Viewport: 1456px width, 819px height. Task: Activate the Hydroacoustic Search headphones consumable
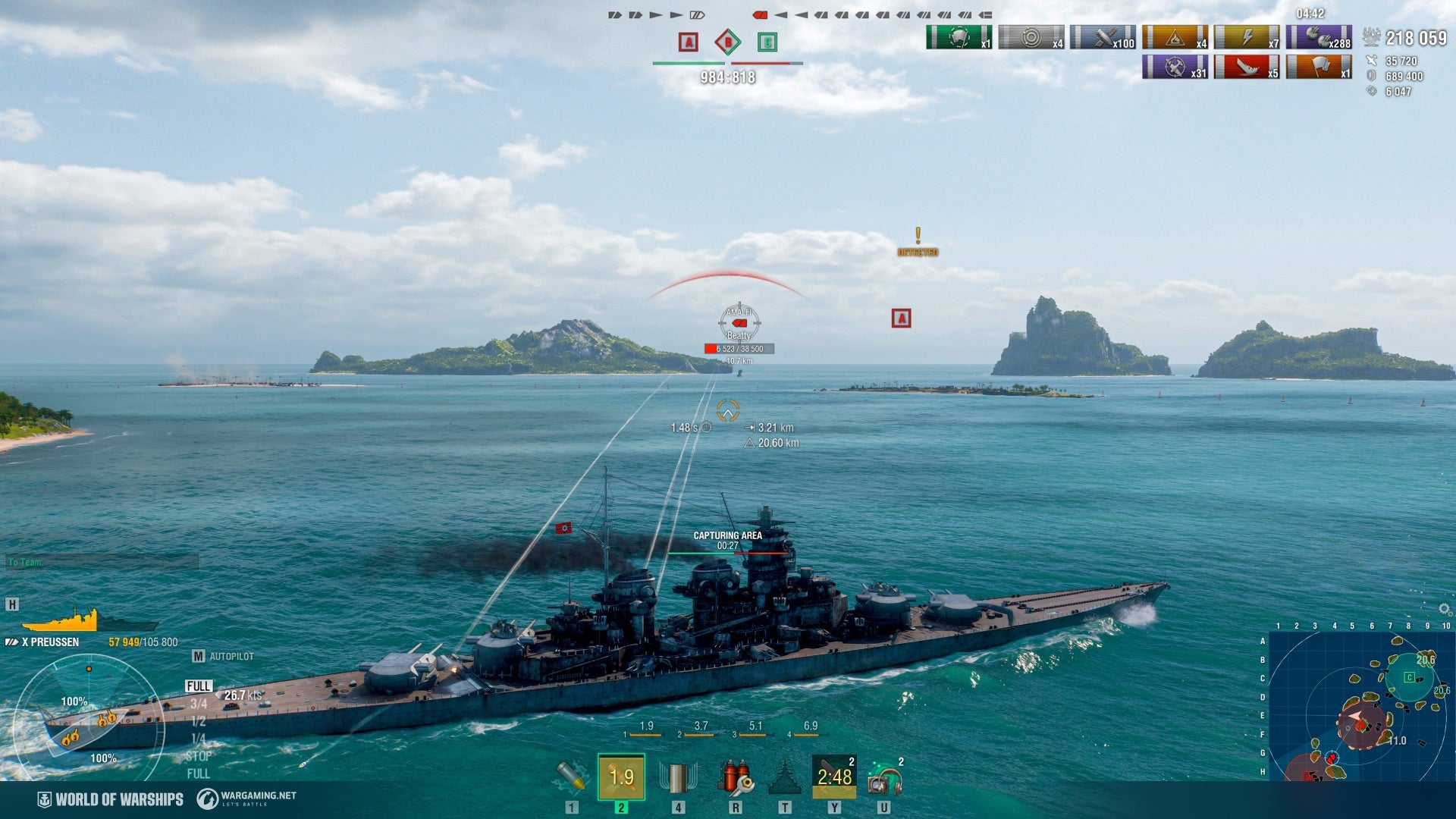pos(884,777)
